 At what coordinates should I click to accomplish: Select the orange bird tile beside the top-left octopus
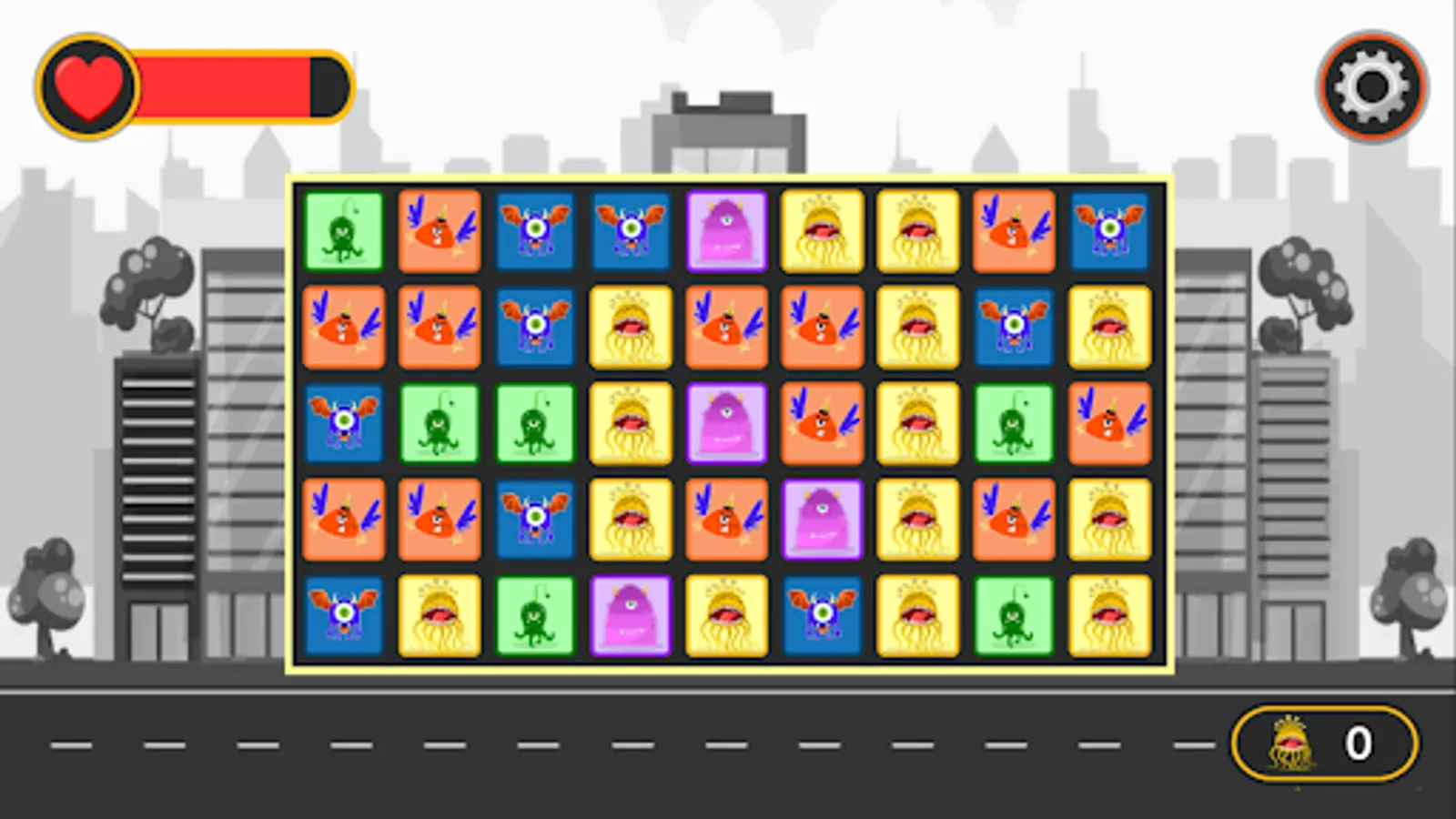440,232
